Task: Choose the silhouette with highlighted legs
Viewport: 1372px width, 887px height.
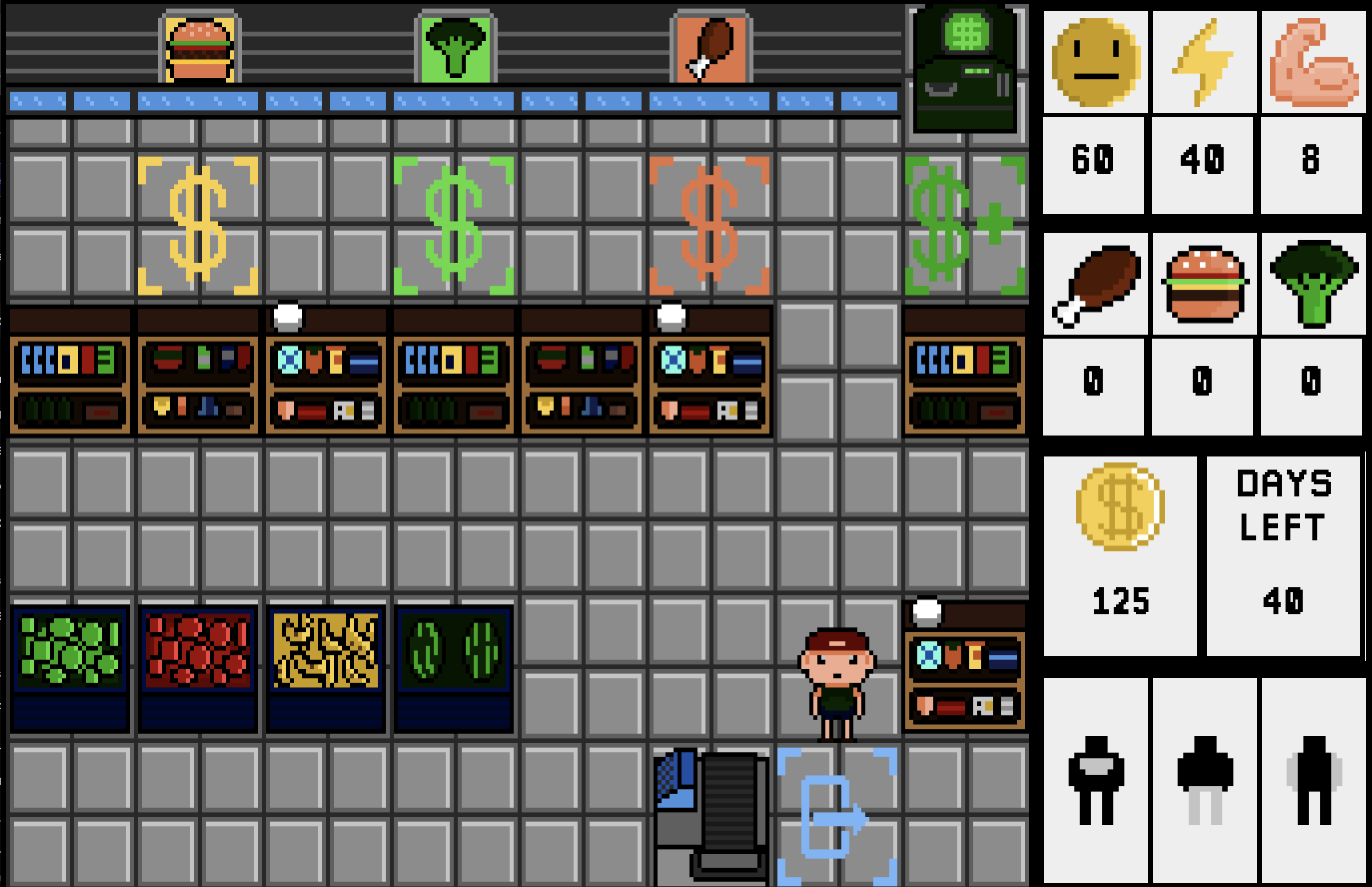Action: click(1204, 780)
